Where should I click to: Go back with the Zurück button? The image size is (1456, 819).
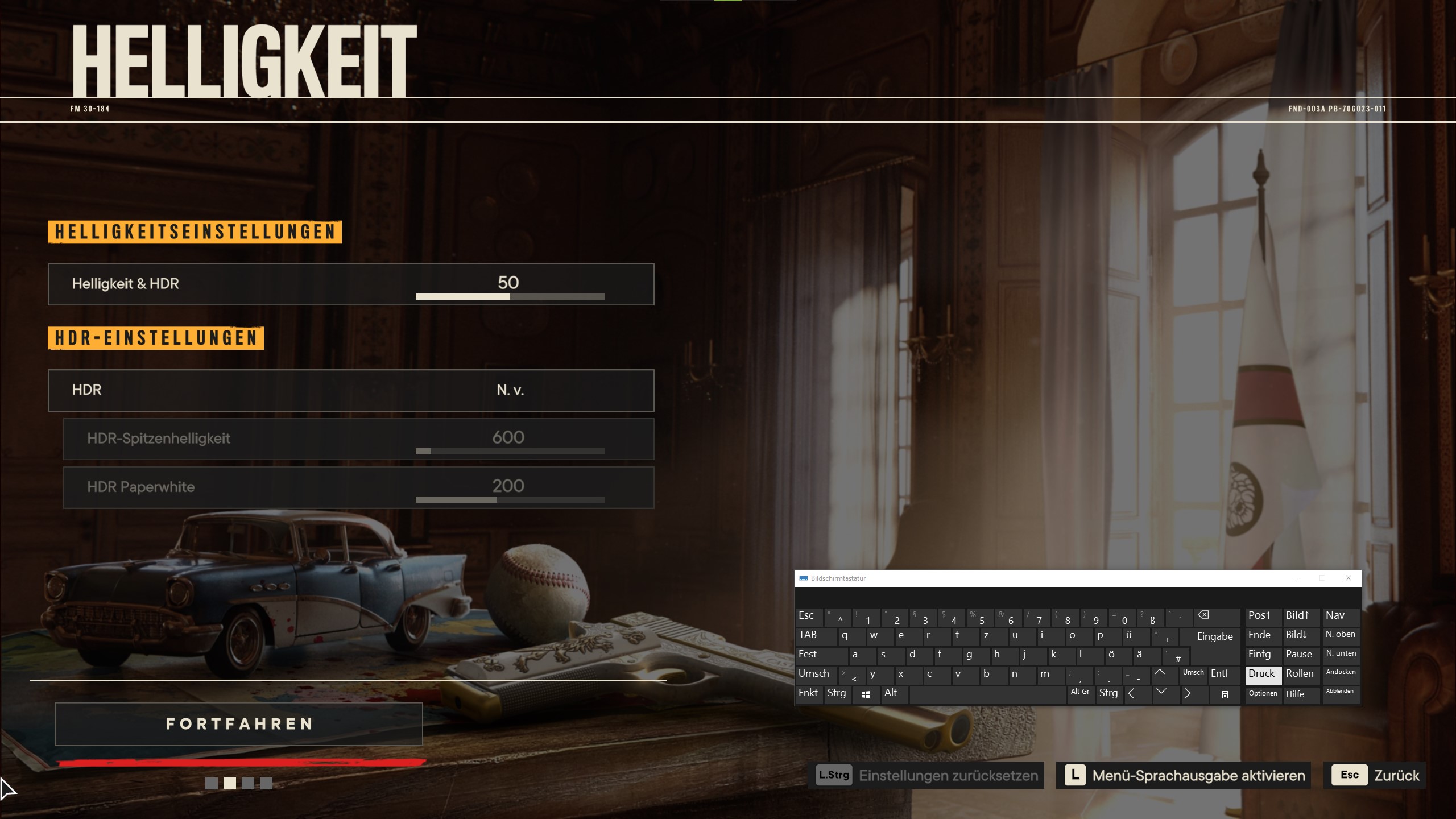pyautogui.click(x=1374, y=775)
